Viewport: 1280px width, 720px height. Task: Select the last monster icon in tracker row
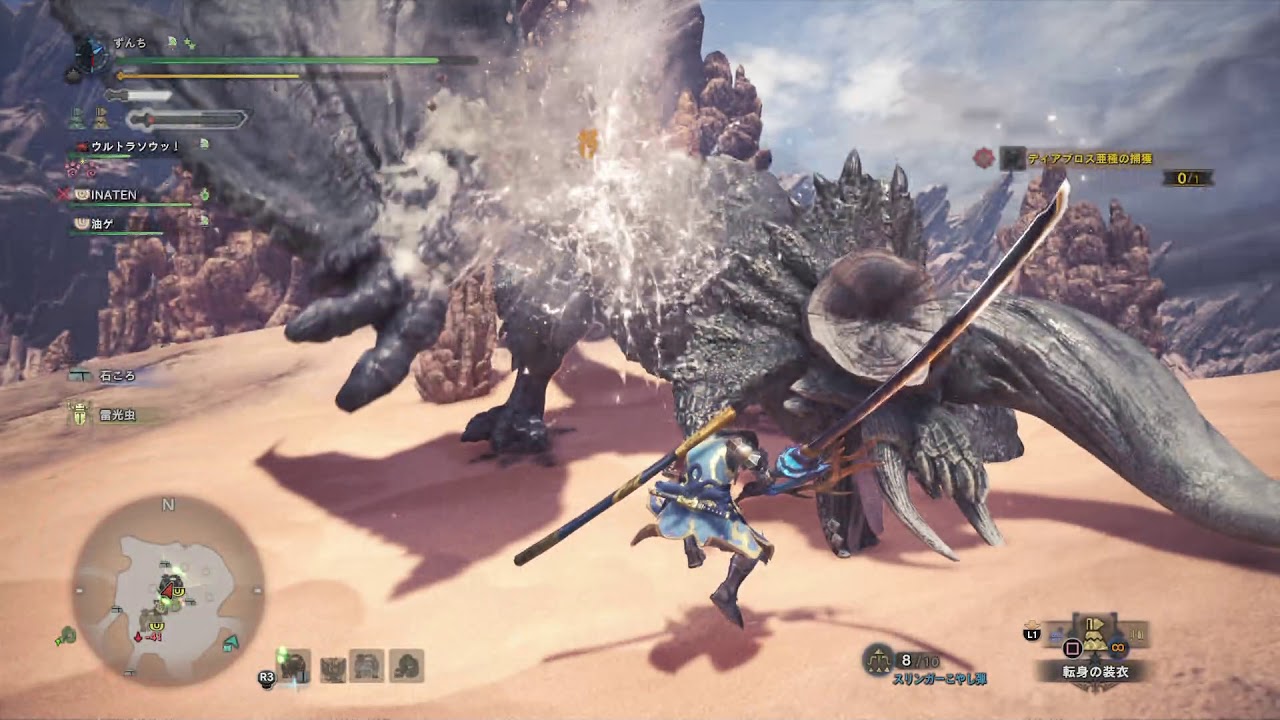(406, 666)
